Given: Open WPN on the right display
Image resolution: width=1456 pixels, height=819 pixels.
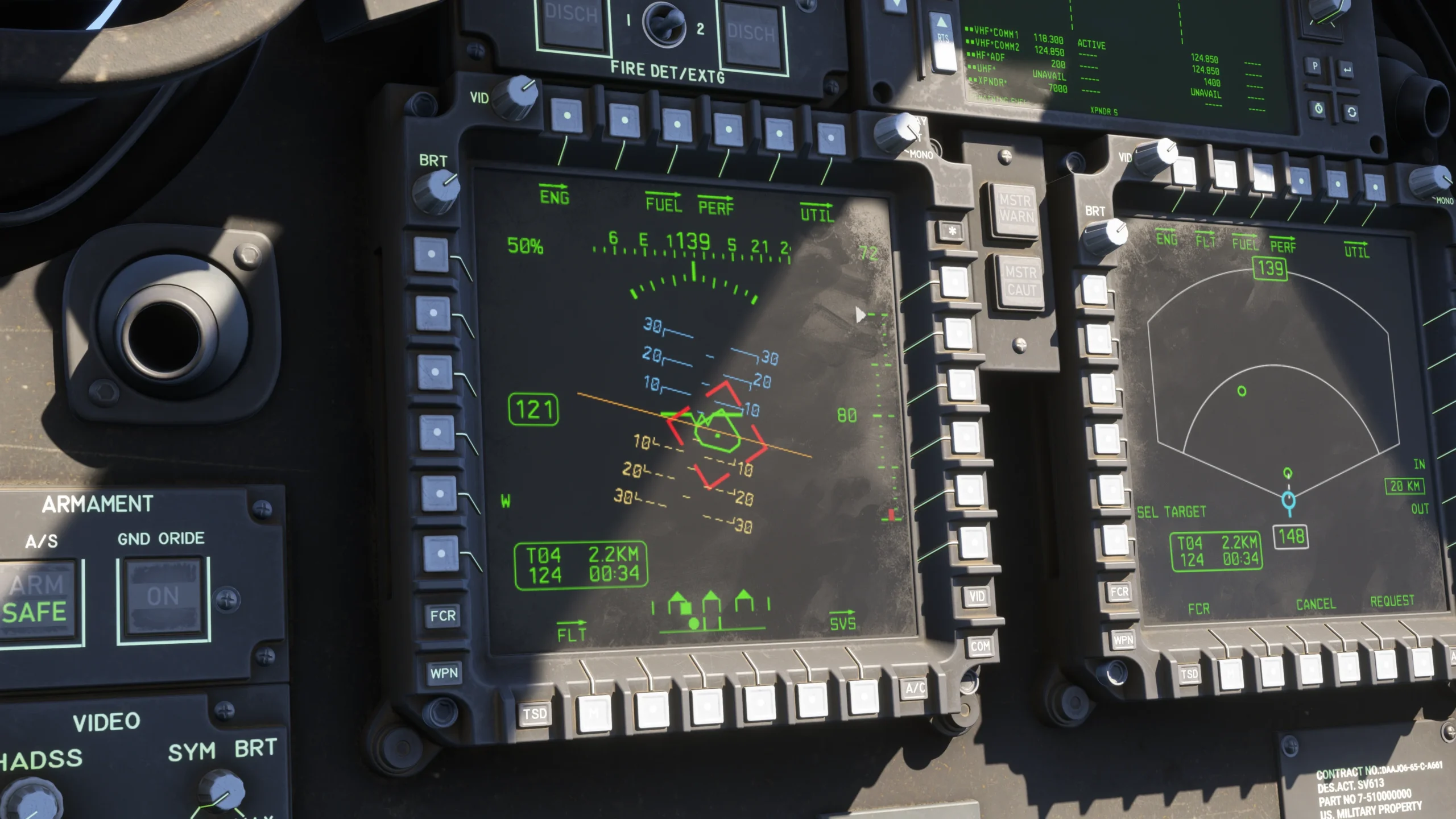Looking at the screenshot, I should pyautogui.click(x=1123, y=640).
